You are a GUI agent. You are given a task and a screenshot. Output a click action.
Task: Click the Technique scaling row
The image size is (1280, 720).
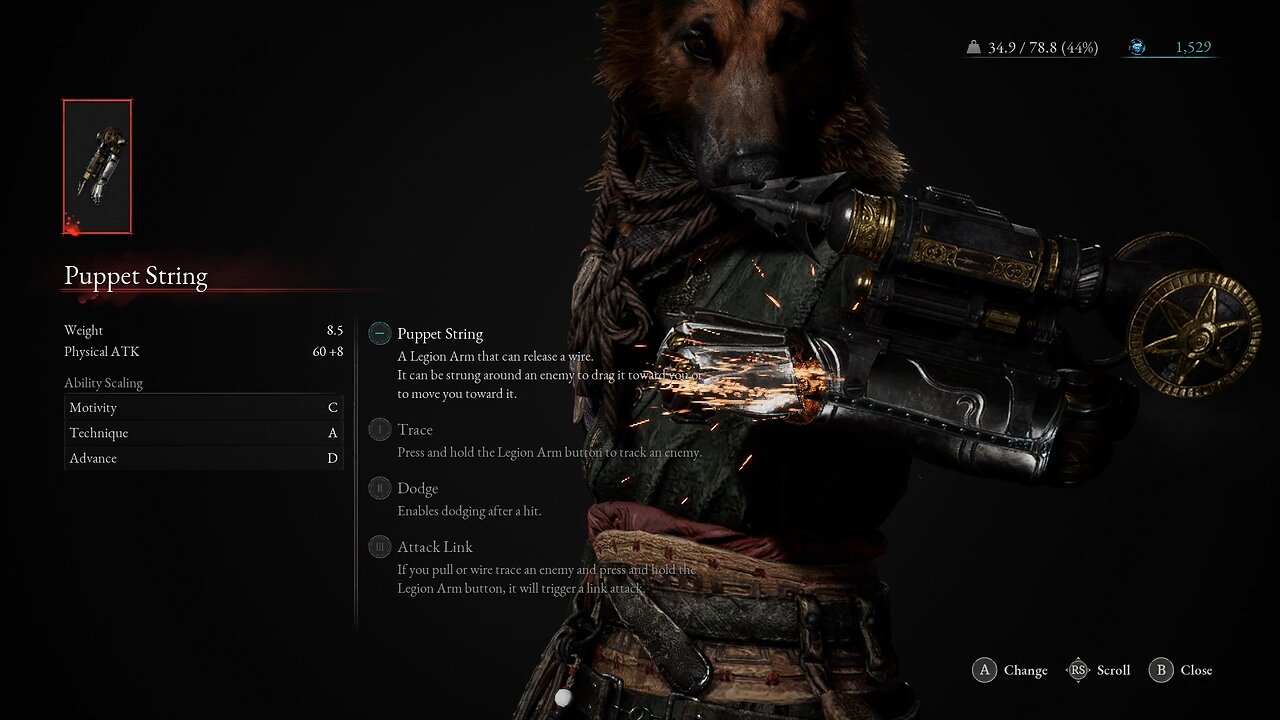pos(203,433)
